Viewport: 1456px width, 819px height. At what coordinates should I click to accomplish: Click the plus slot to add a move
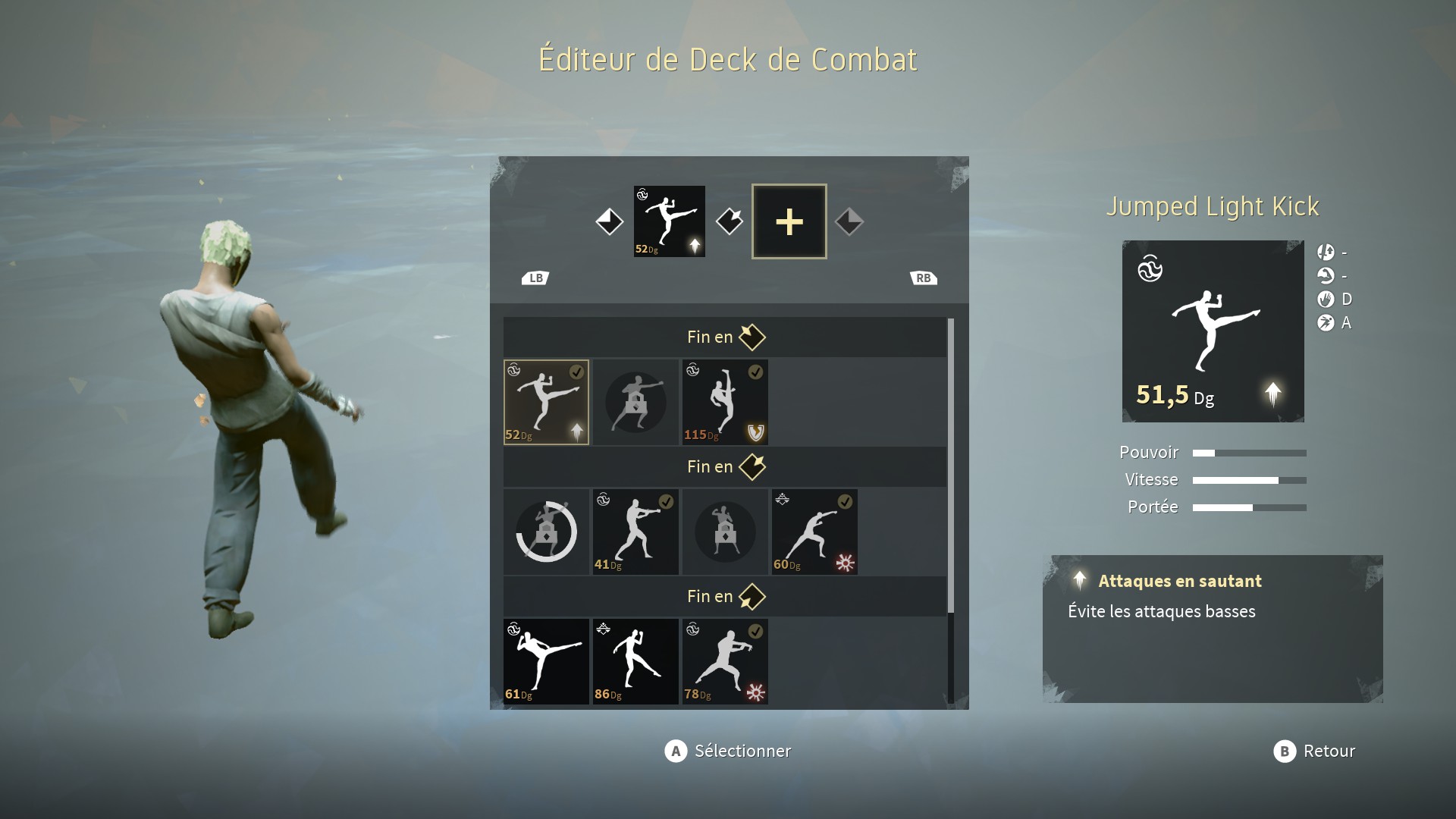point(789,221)
